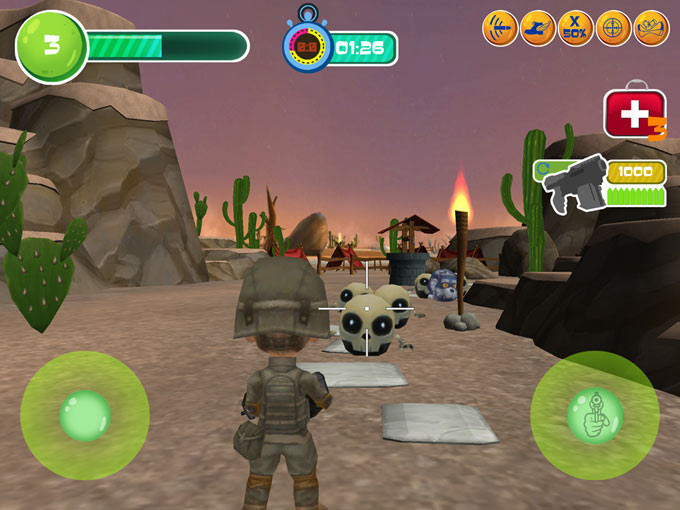Use the winged boot speed boost

tap(538, 28)
